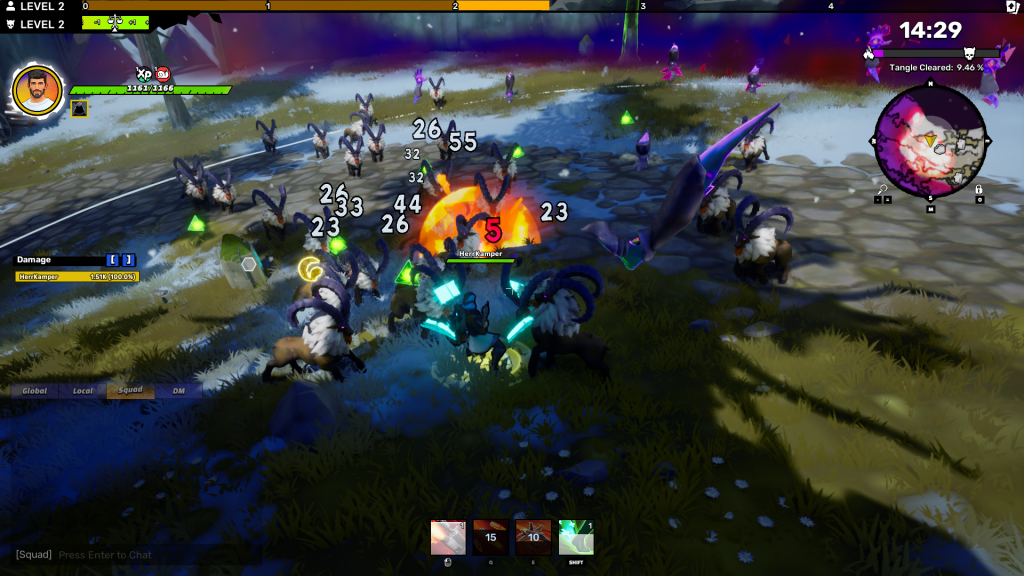Image resolution: width=1024 pixels, height=576 pixels.
Task: Select the flamethrower primary attack icon
Action: pos(447,537)
